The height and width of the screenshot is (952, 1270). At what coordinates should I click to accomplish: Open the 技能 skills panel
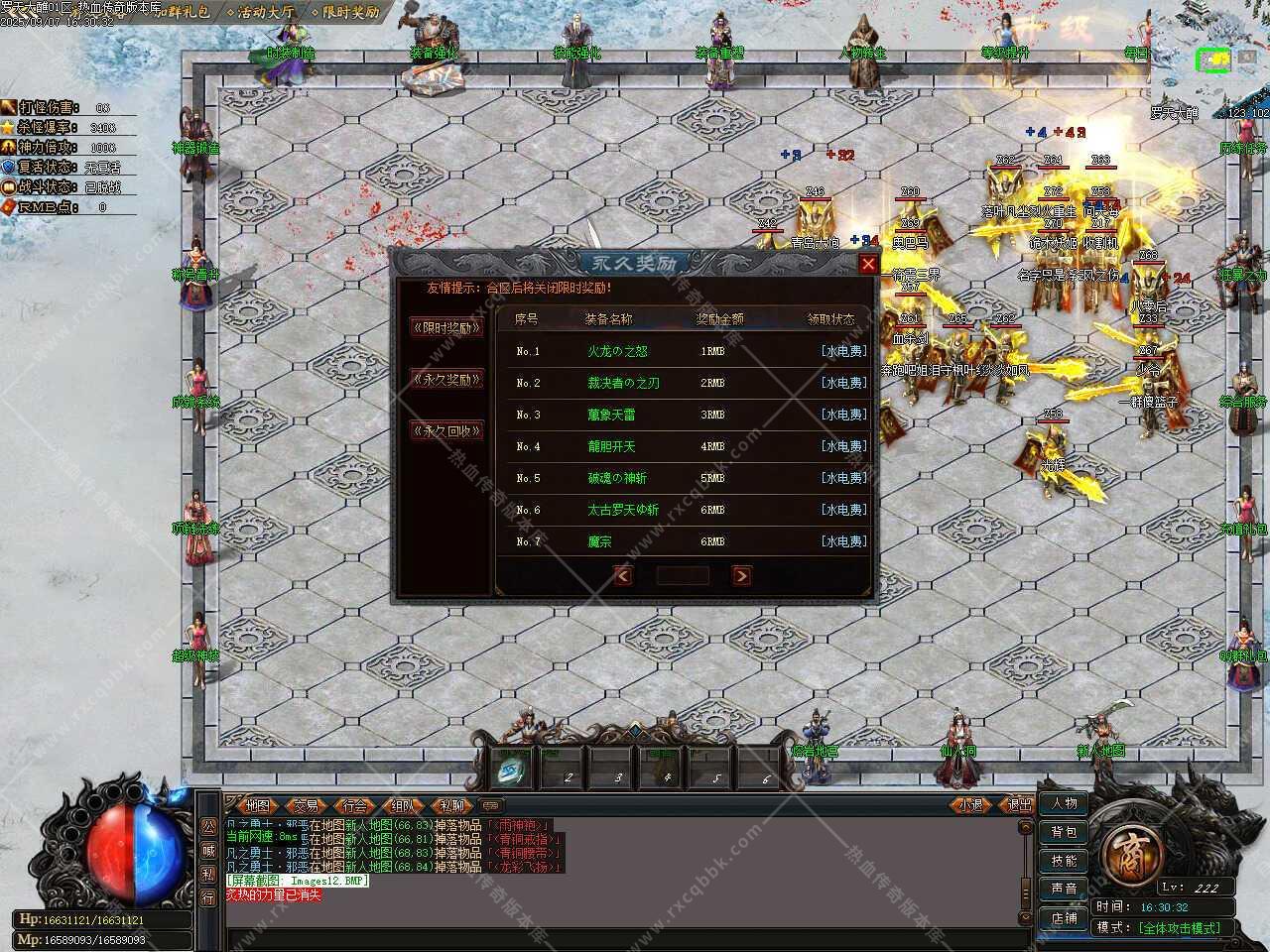(x=1064, y=861)
